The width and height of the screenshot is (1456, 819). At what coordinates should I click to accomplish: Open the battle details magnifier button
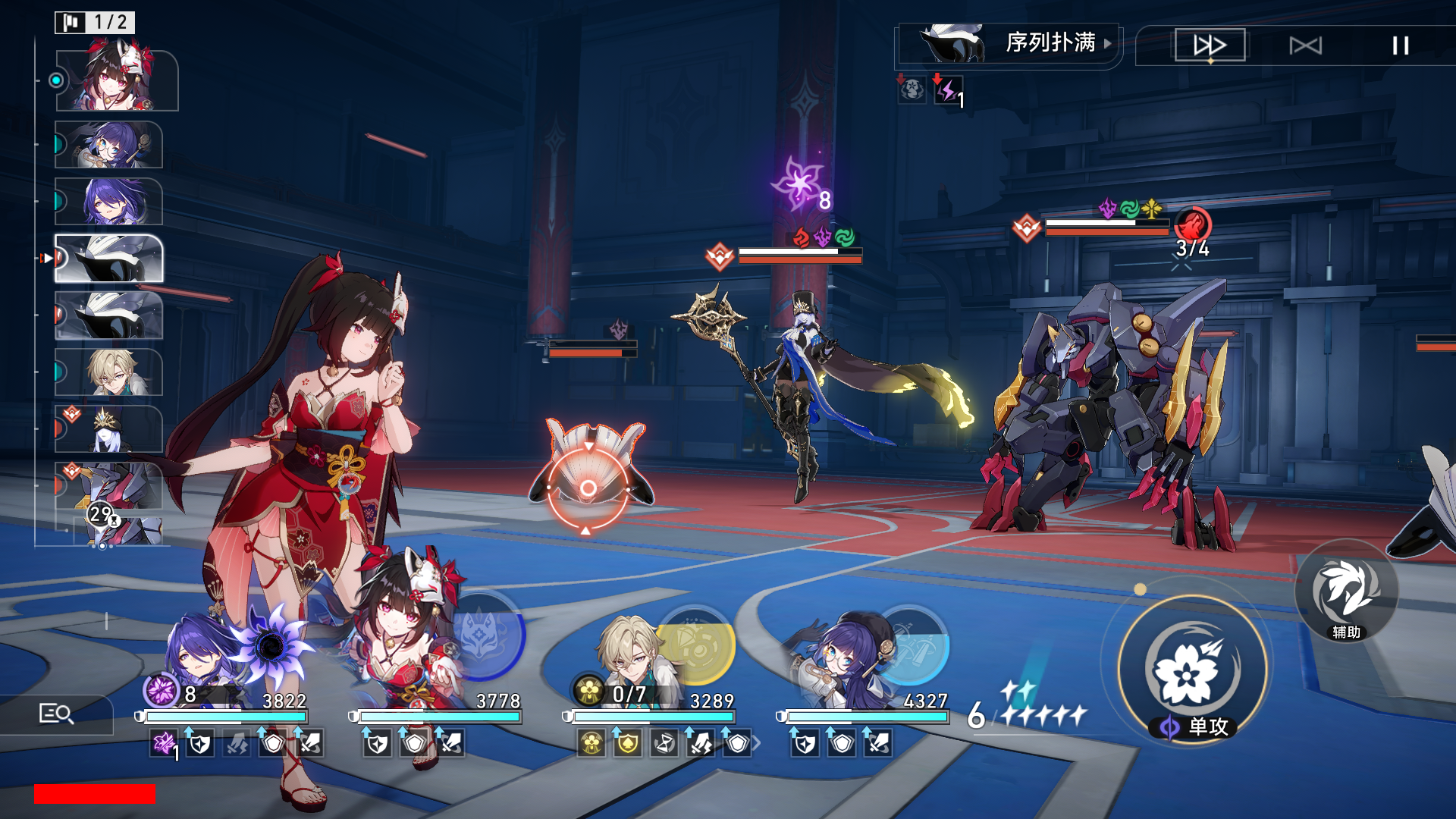[56, 714]
